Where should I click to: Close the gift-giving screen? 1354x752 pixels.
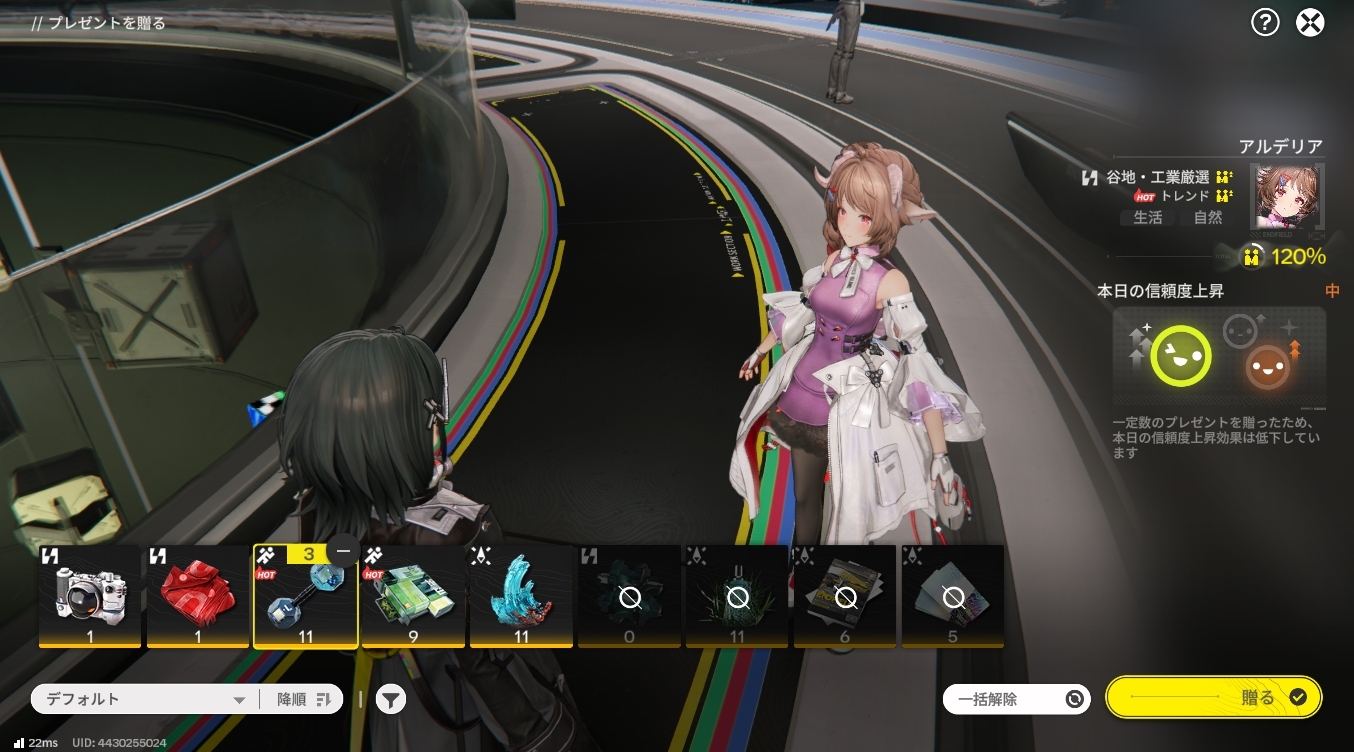[x=1310, y=22]
